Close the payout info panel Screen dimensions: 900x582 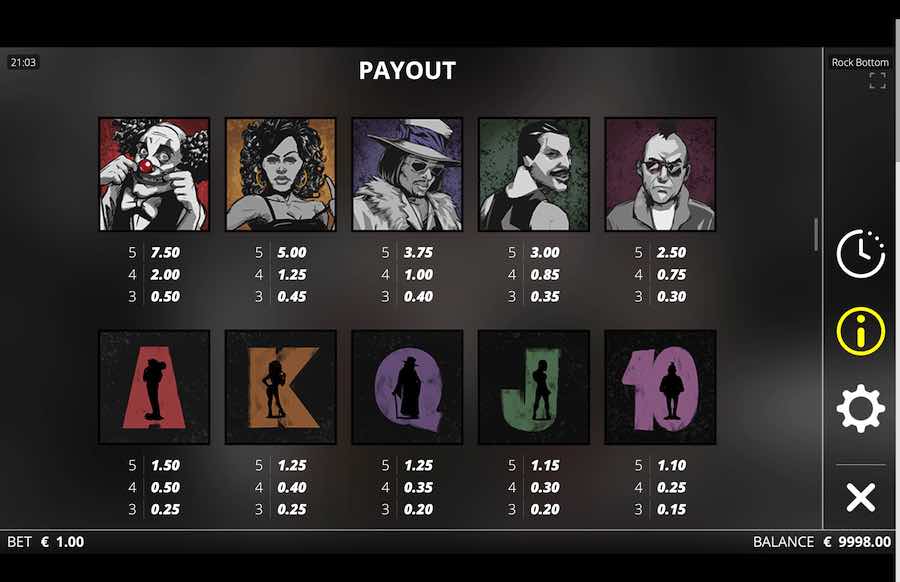[860, 497]
